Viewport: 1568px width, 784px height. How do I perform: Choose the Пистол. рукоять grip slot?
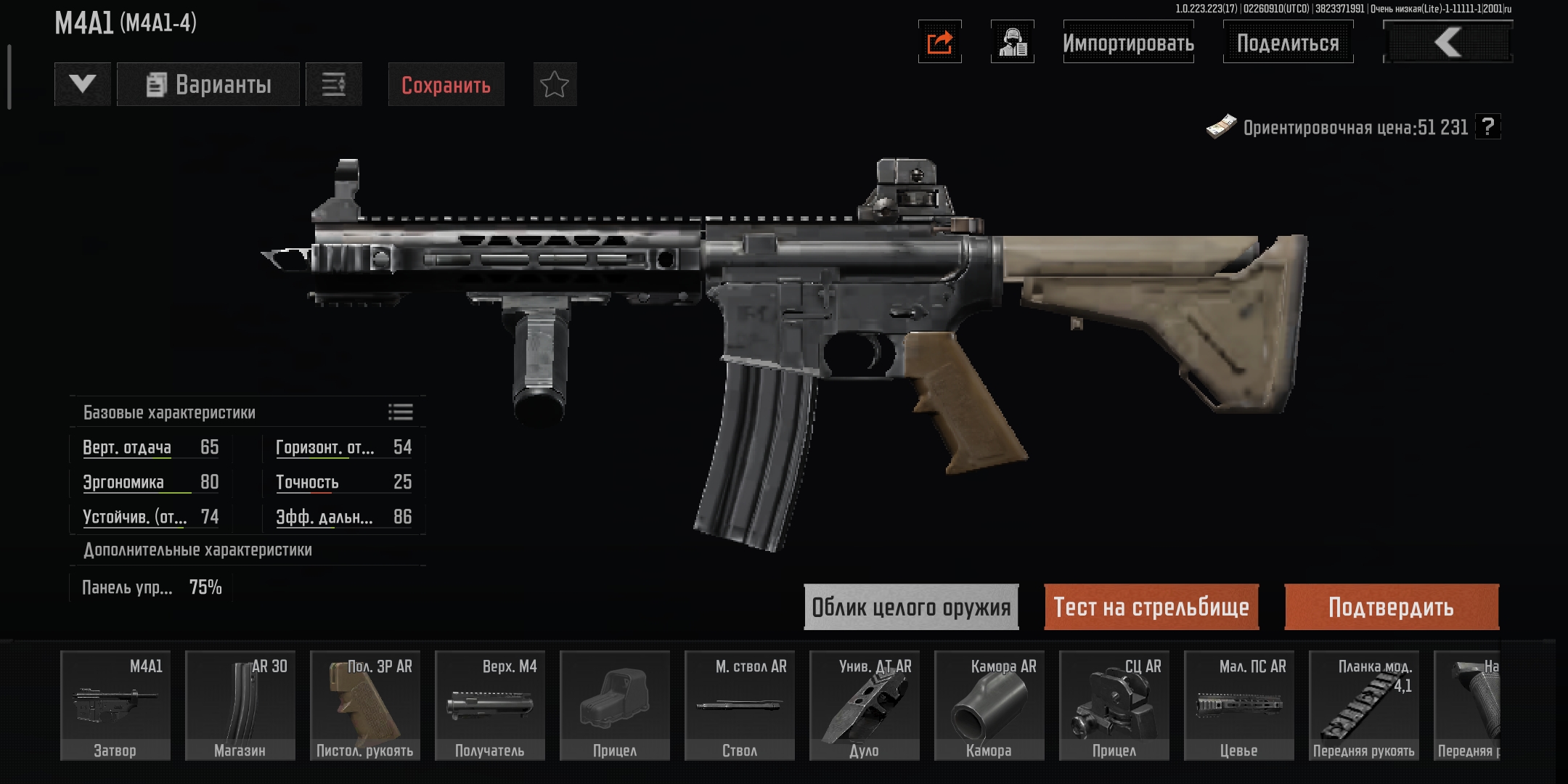point(365,706)
